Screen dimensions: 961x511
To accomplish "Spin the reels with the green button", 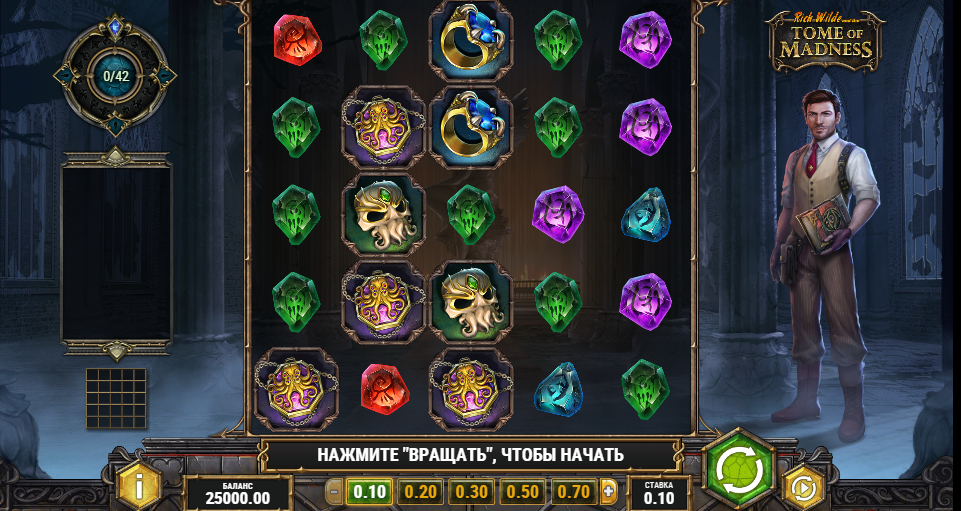I will [739, 468].
